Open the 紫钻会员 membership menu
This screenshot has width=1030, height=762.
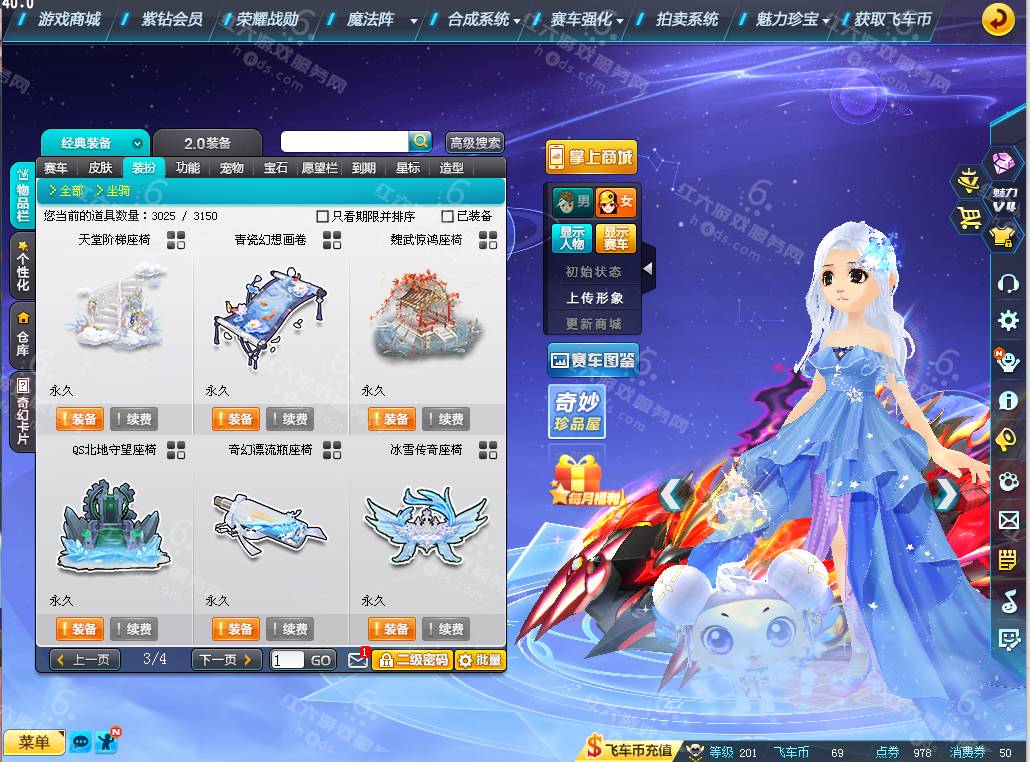[171, 19]
